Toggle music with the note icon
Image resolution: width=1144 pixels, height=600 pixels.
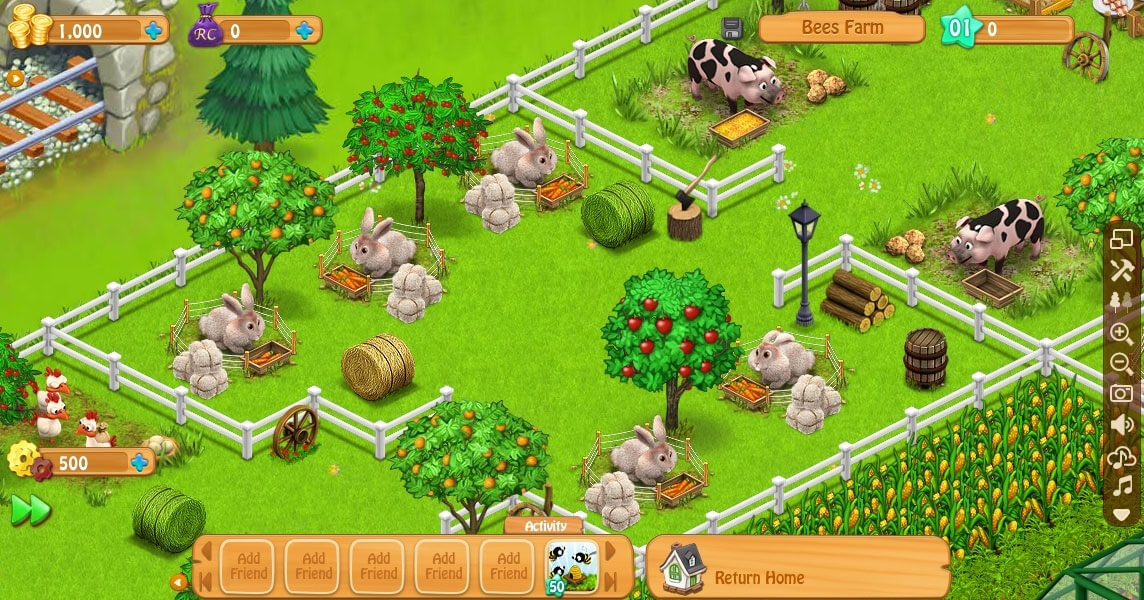click(x=1122, y=487)
